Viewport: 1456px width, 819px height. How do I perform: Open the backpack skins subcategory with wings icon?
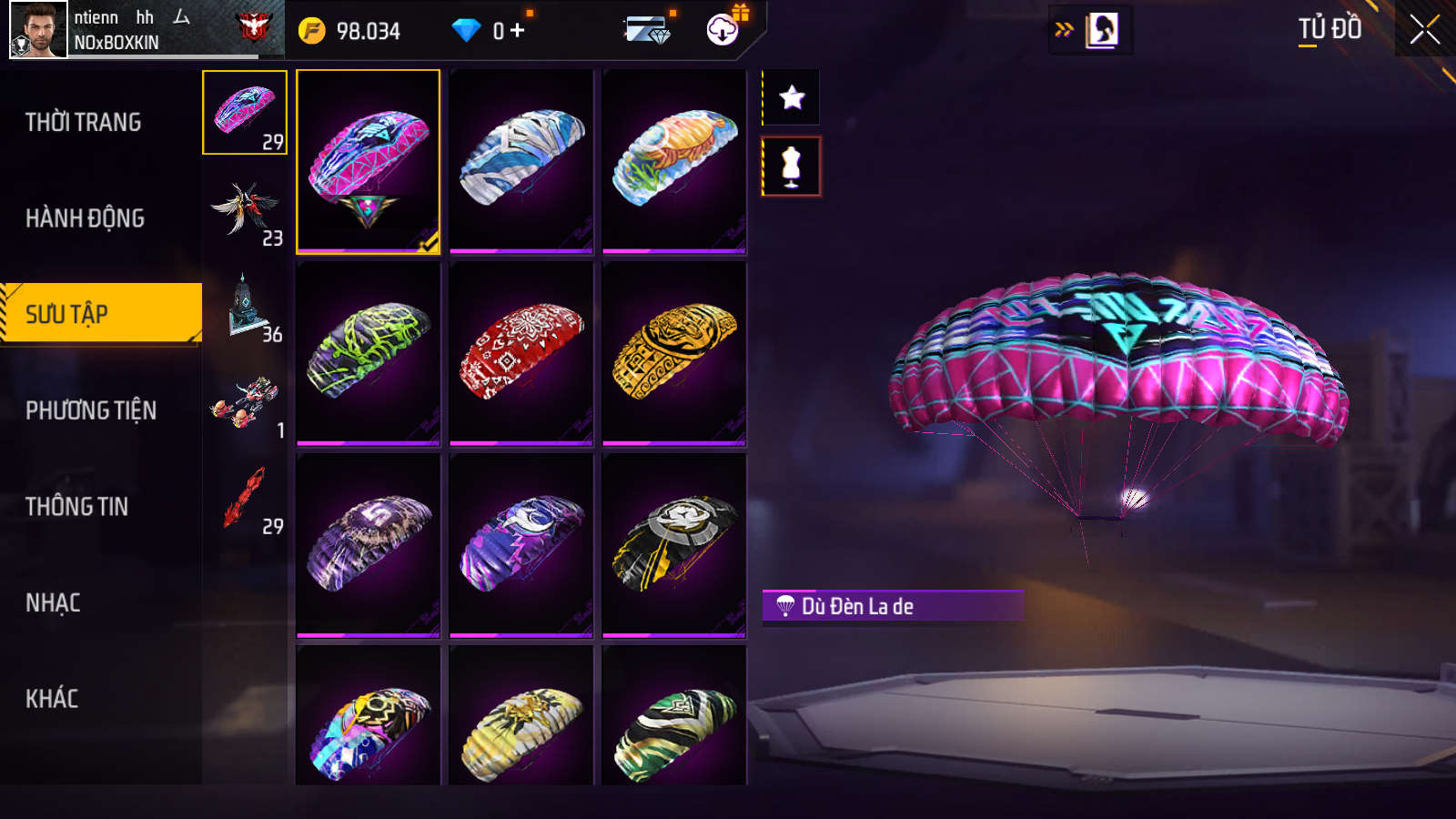coord(245,209)
